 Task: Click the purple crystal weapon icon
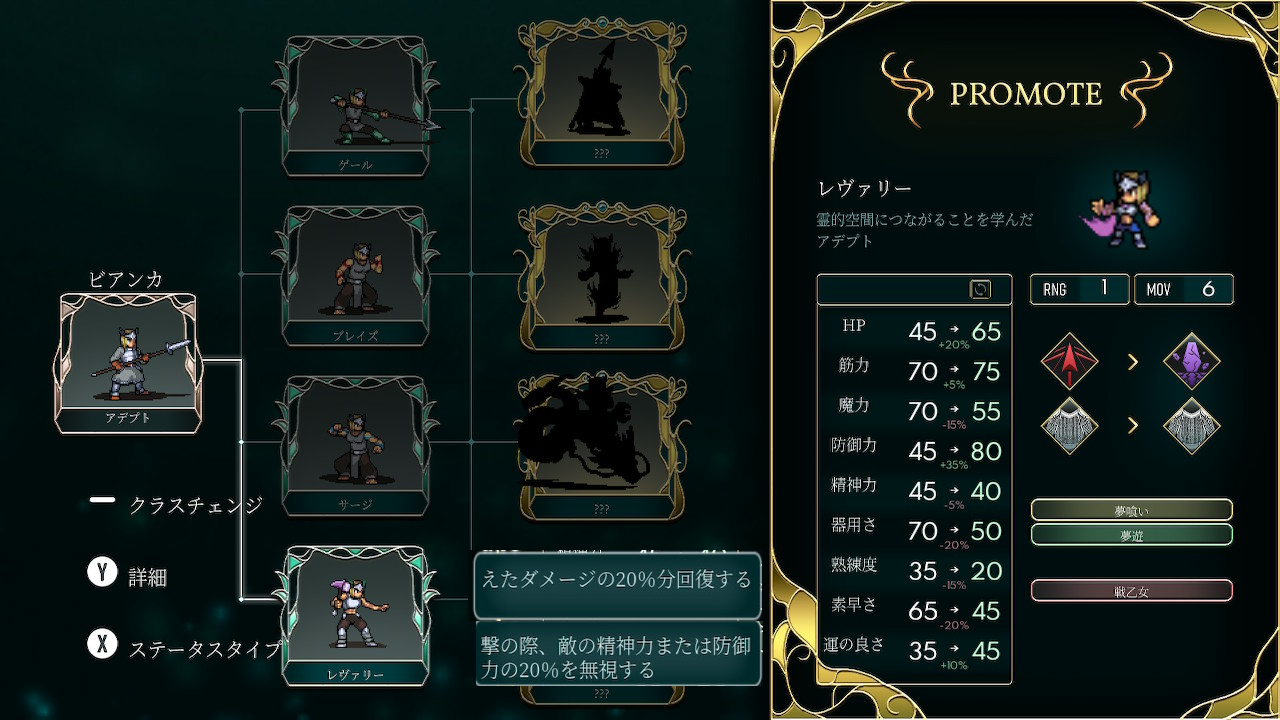click(1192, 361)
